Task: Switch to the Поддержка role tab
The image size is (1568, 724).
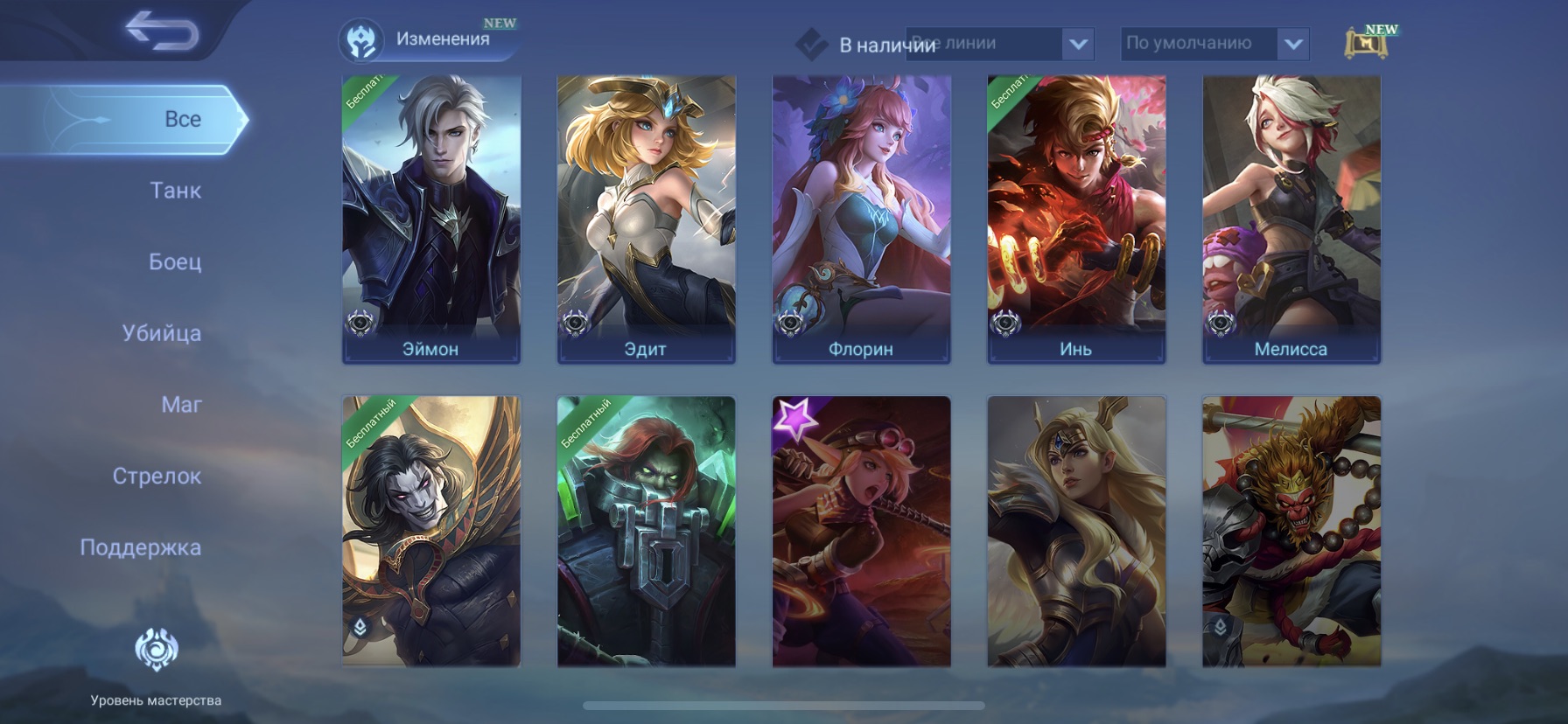Action: [x=140, y=547]
